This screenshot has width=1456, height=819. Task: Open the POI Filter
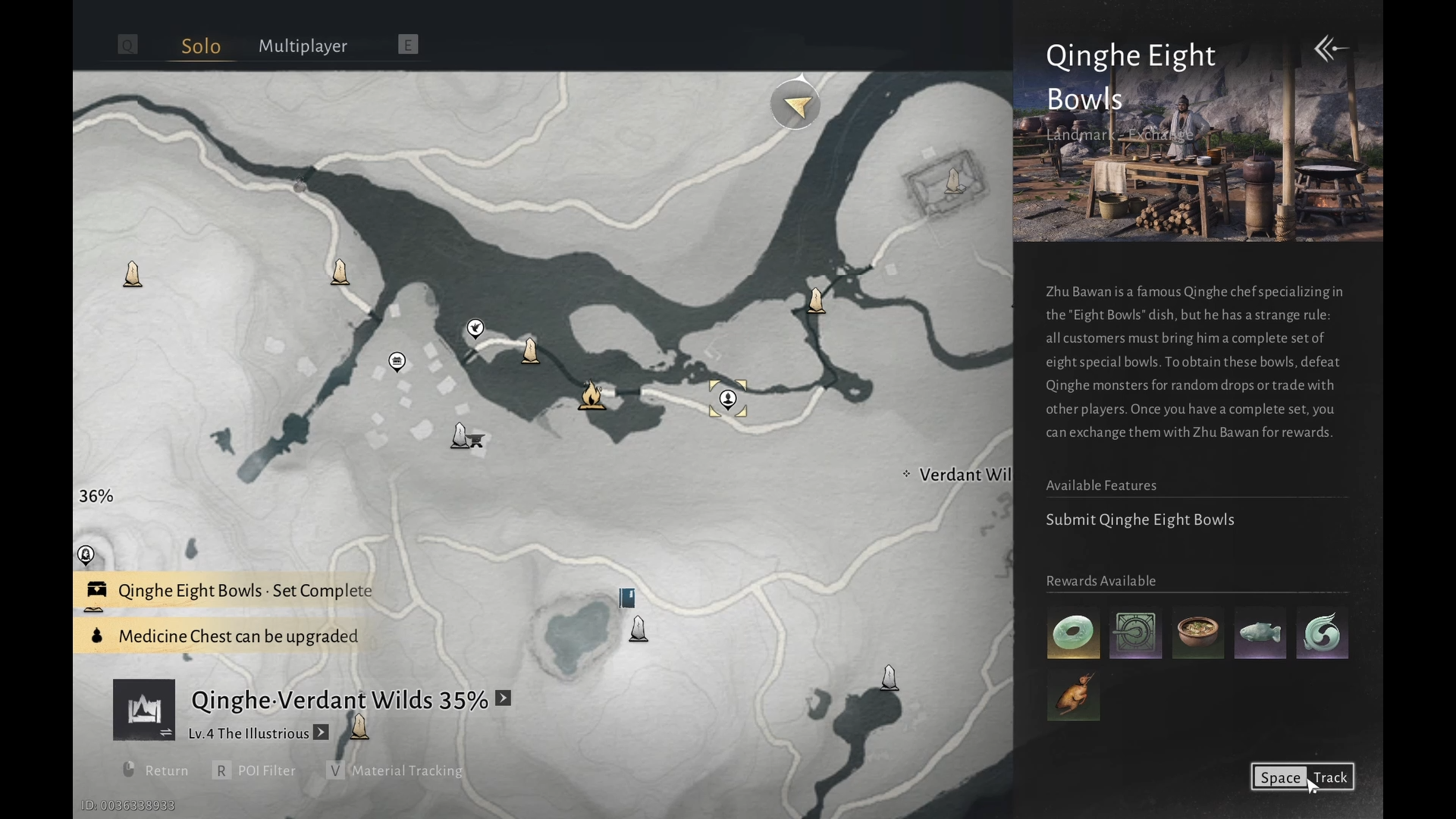tap(254, 770)
